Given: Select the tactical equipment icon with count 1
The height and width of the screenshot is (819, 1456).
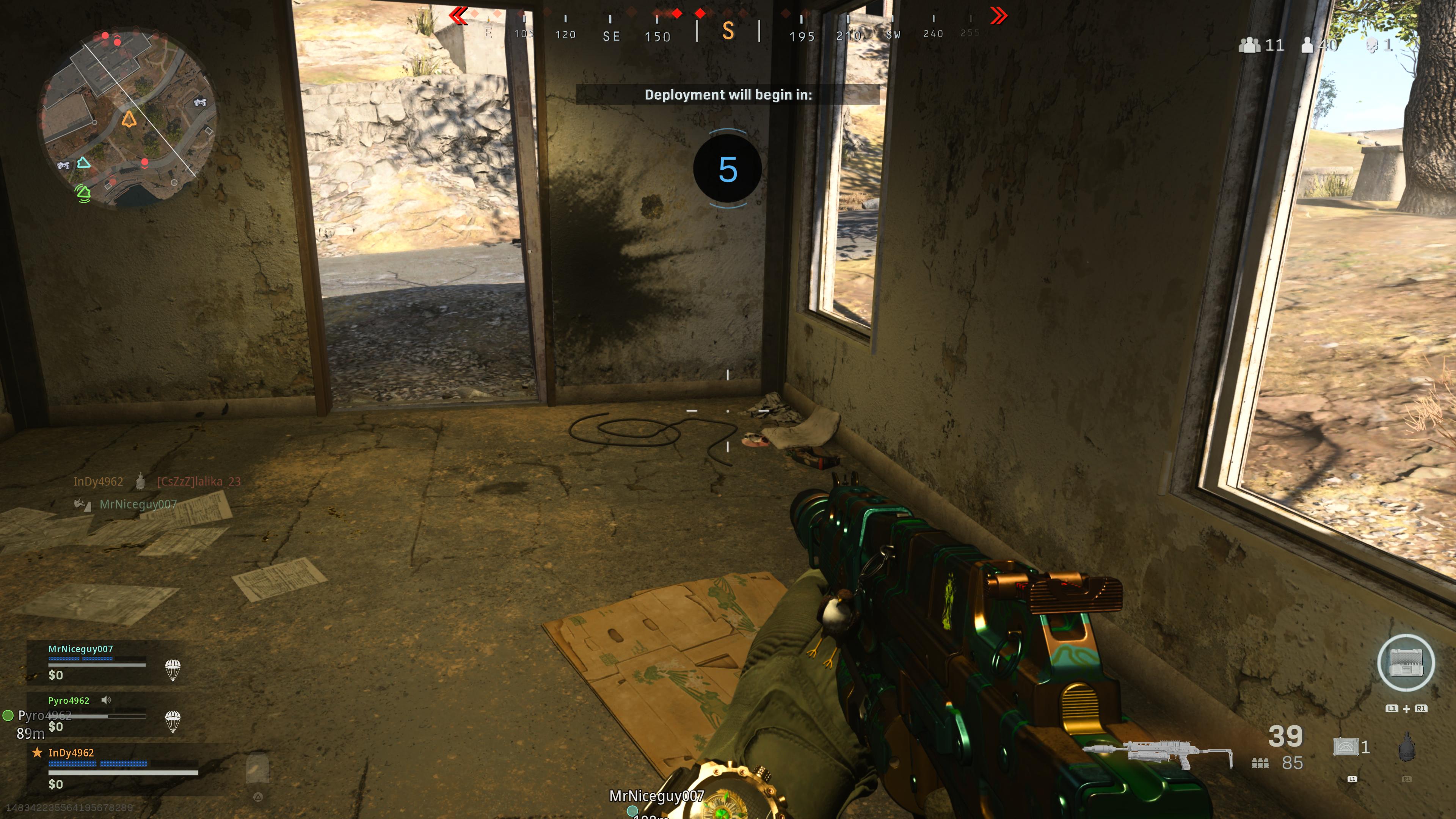Looking at the screenshot, I should [1346, 747].
